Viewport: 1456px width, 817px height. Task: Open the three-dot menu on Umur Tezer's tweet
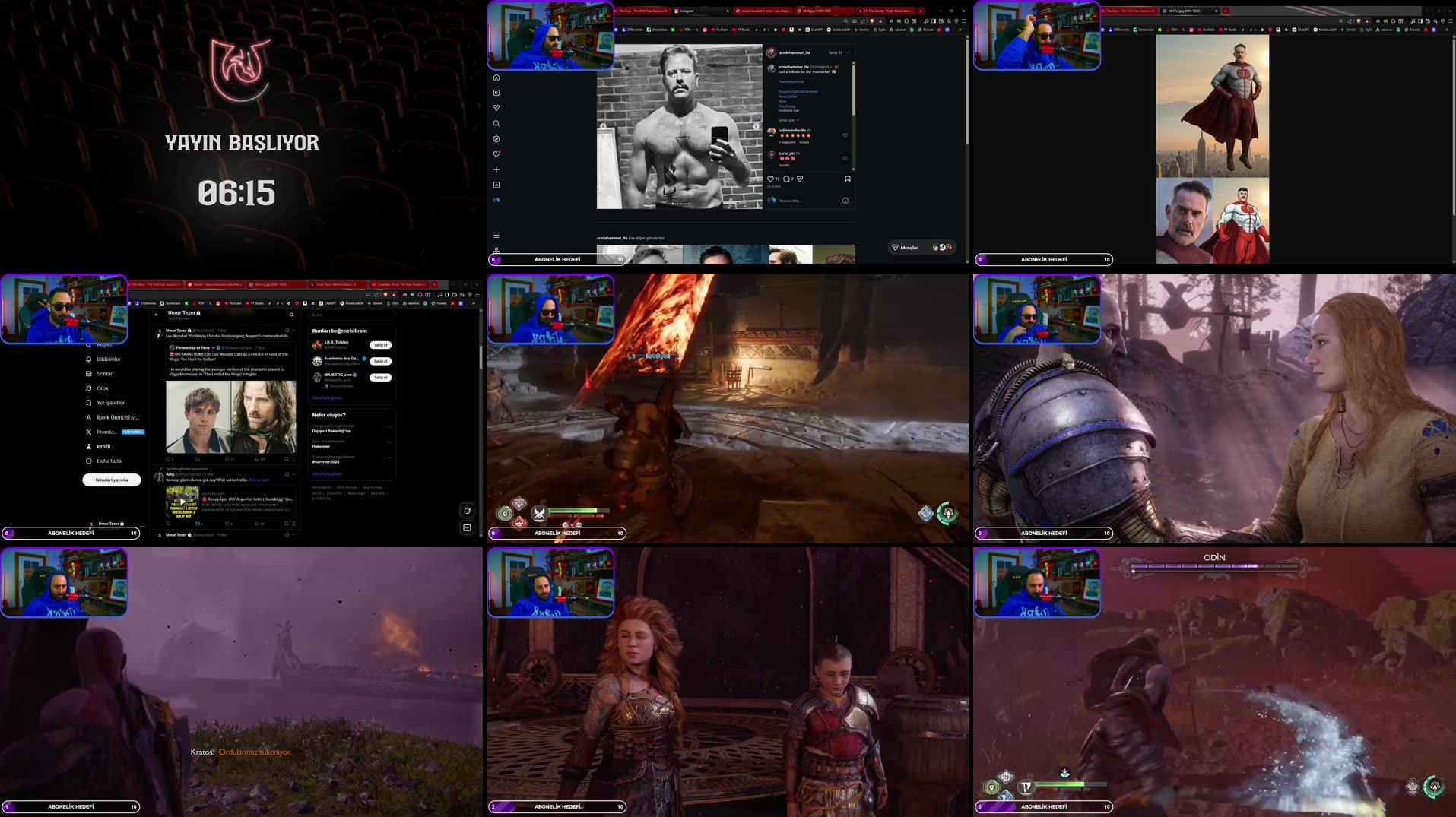coord(294,330)
